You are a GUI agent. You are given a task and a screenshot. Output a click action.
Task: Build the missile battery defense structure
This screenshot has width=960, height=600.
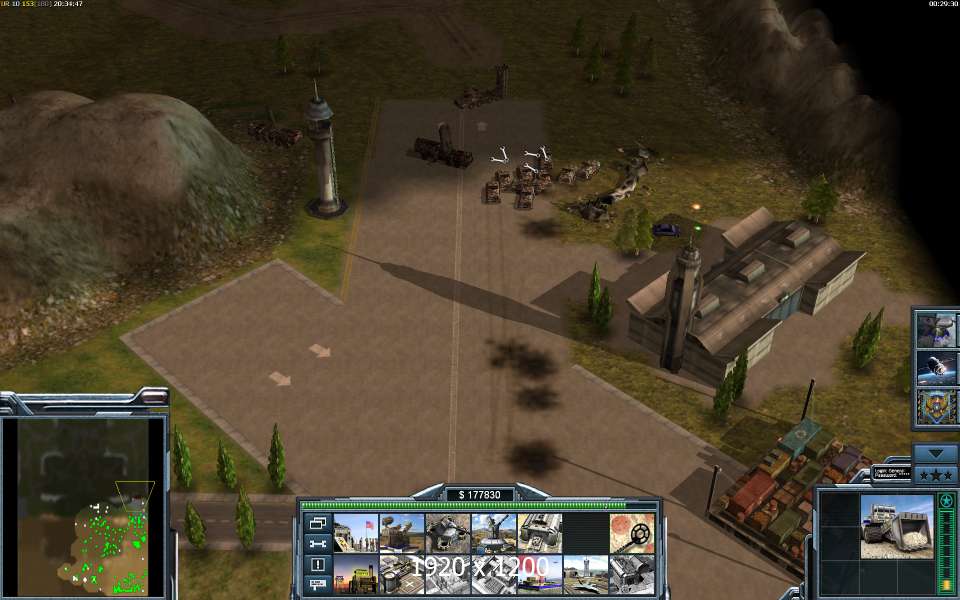[x=402, y=533]
